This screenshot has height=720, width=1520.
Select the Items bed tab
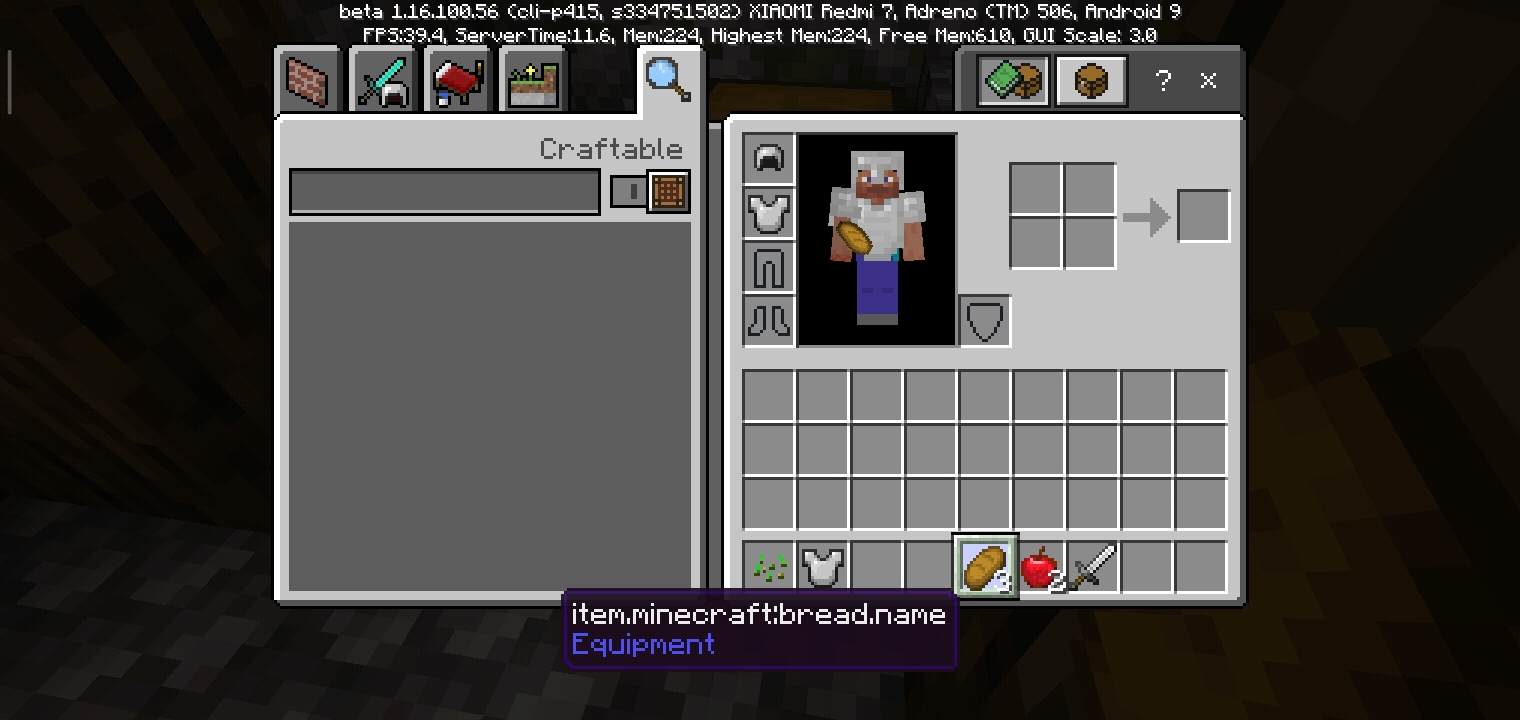pos(458,80)
